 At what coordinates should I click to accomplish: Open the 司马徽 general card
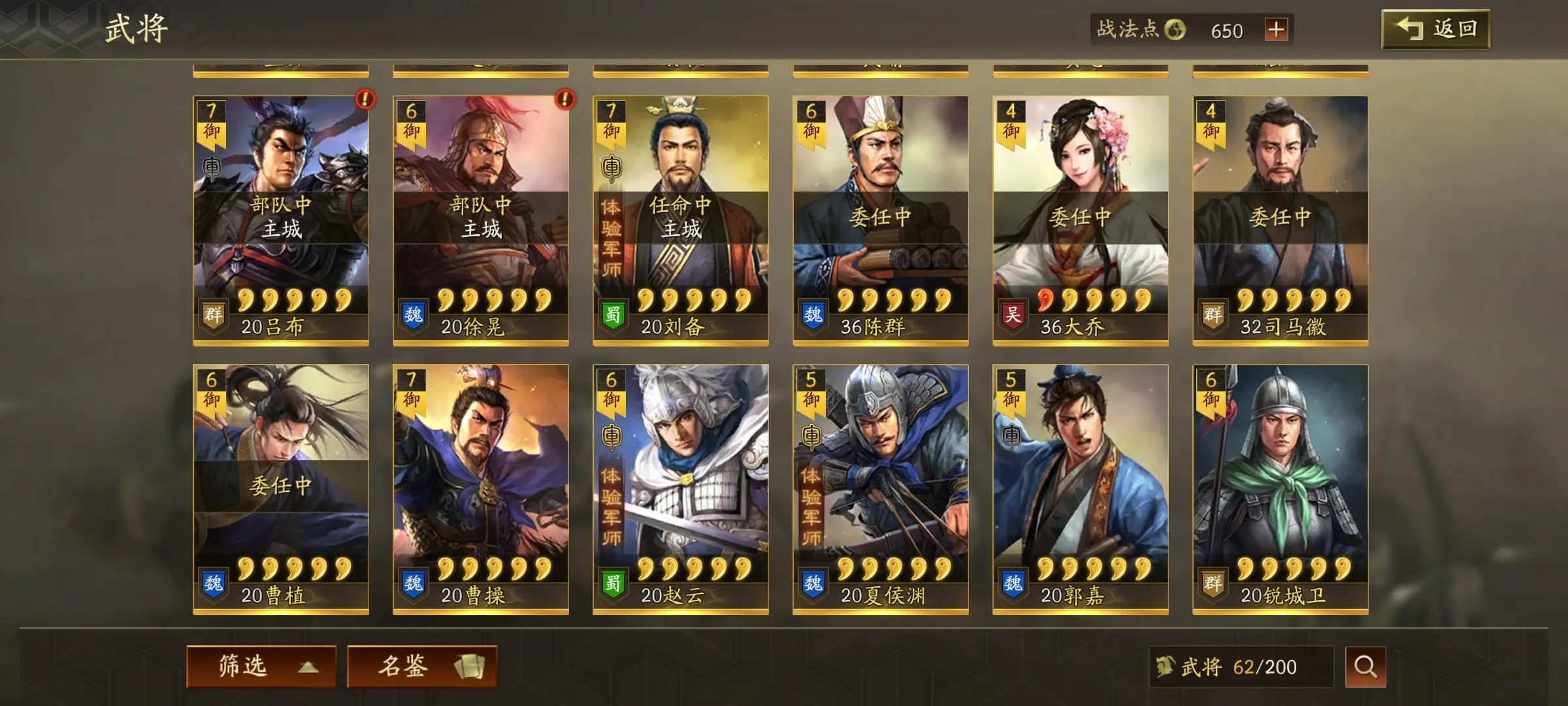pos(1281,220)
